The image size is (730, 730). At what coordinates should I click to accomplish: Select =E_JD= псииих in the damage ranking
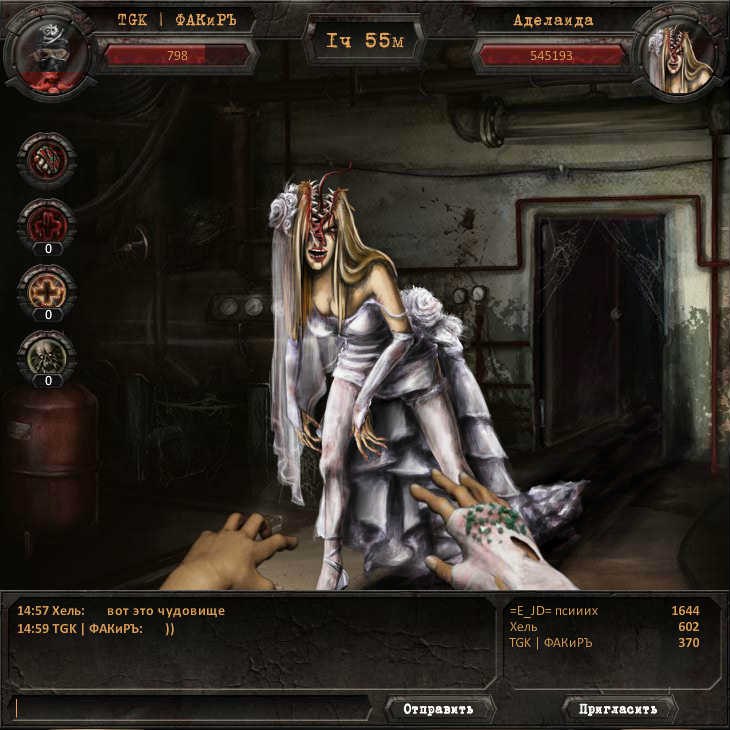click(x=604, y=611)
